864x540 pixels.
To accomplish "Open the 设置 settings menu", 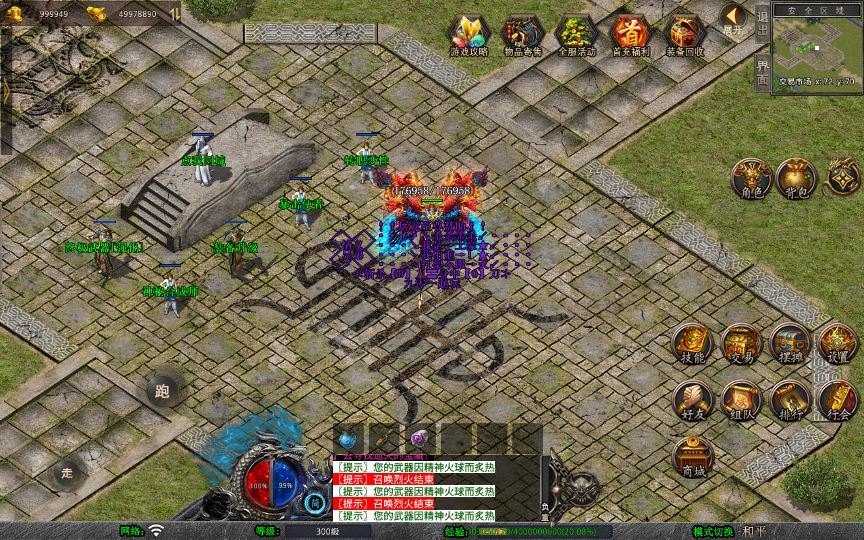I will pos(838,344).
